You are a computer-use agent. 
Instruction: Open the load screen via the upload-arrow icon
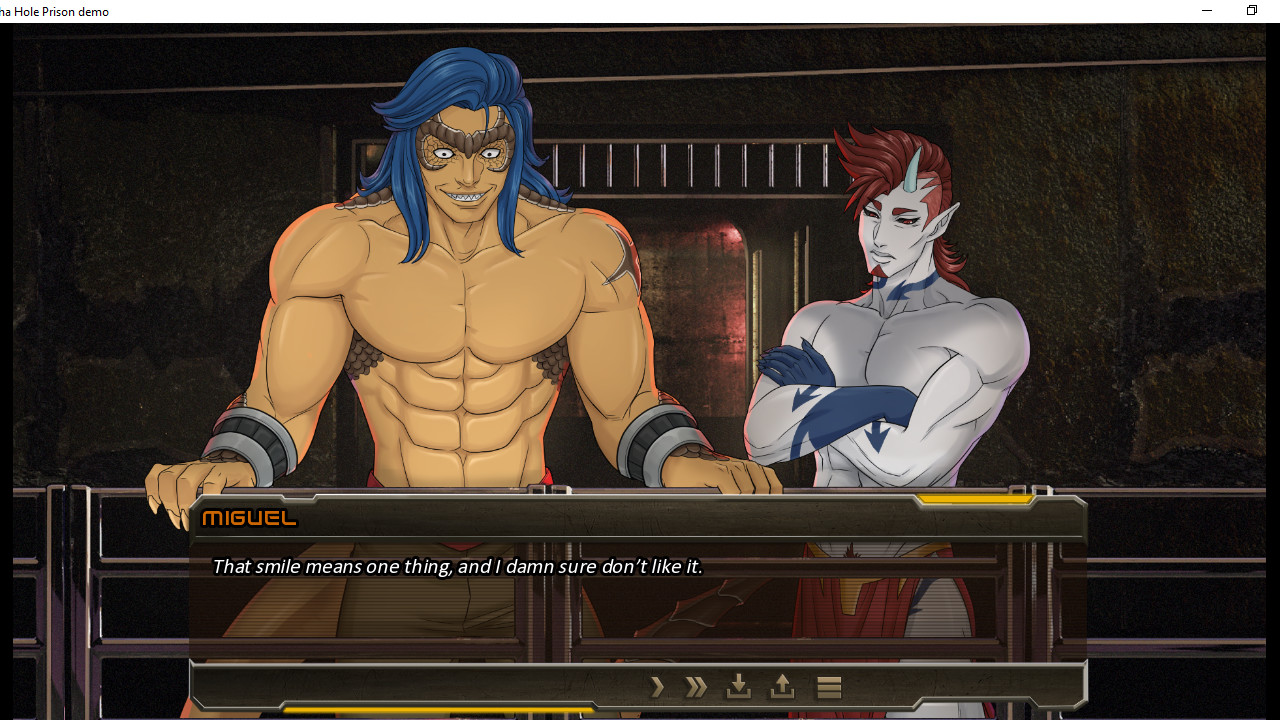(781, 686)
